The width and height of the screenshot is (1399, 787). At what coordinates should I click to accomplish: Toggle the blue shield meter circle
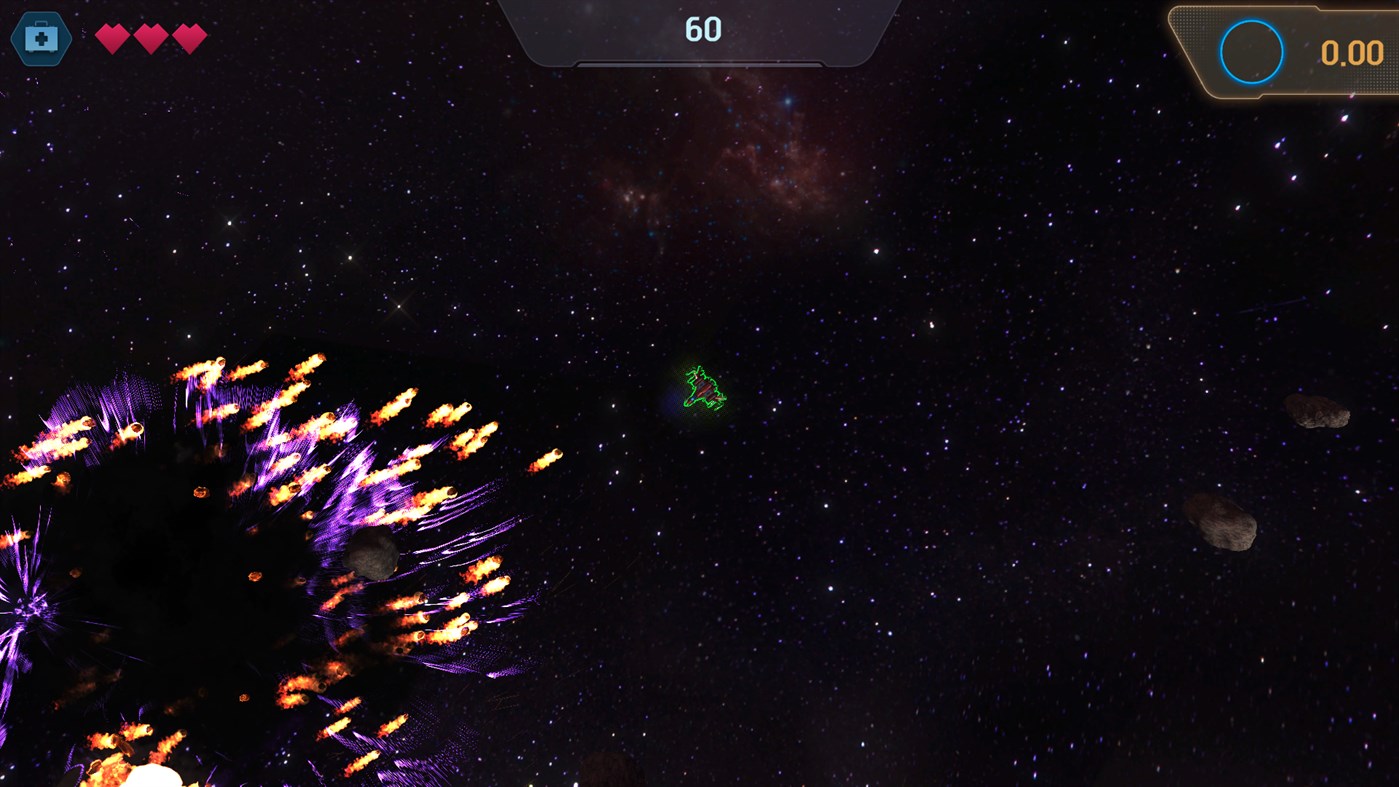1250,51
